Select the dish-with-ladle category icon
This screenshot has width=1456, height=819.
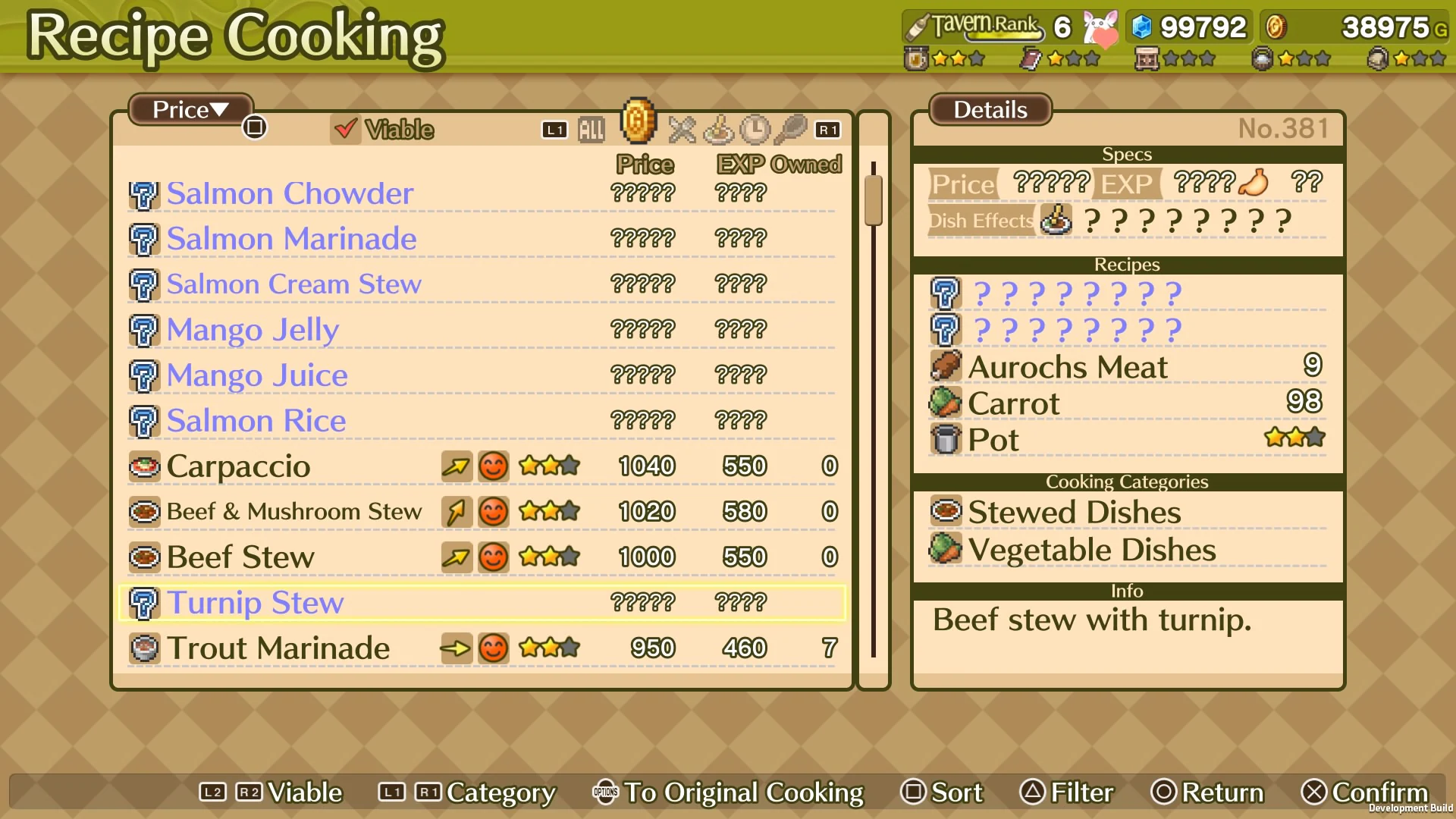coord(718,130)
